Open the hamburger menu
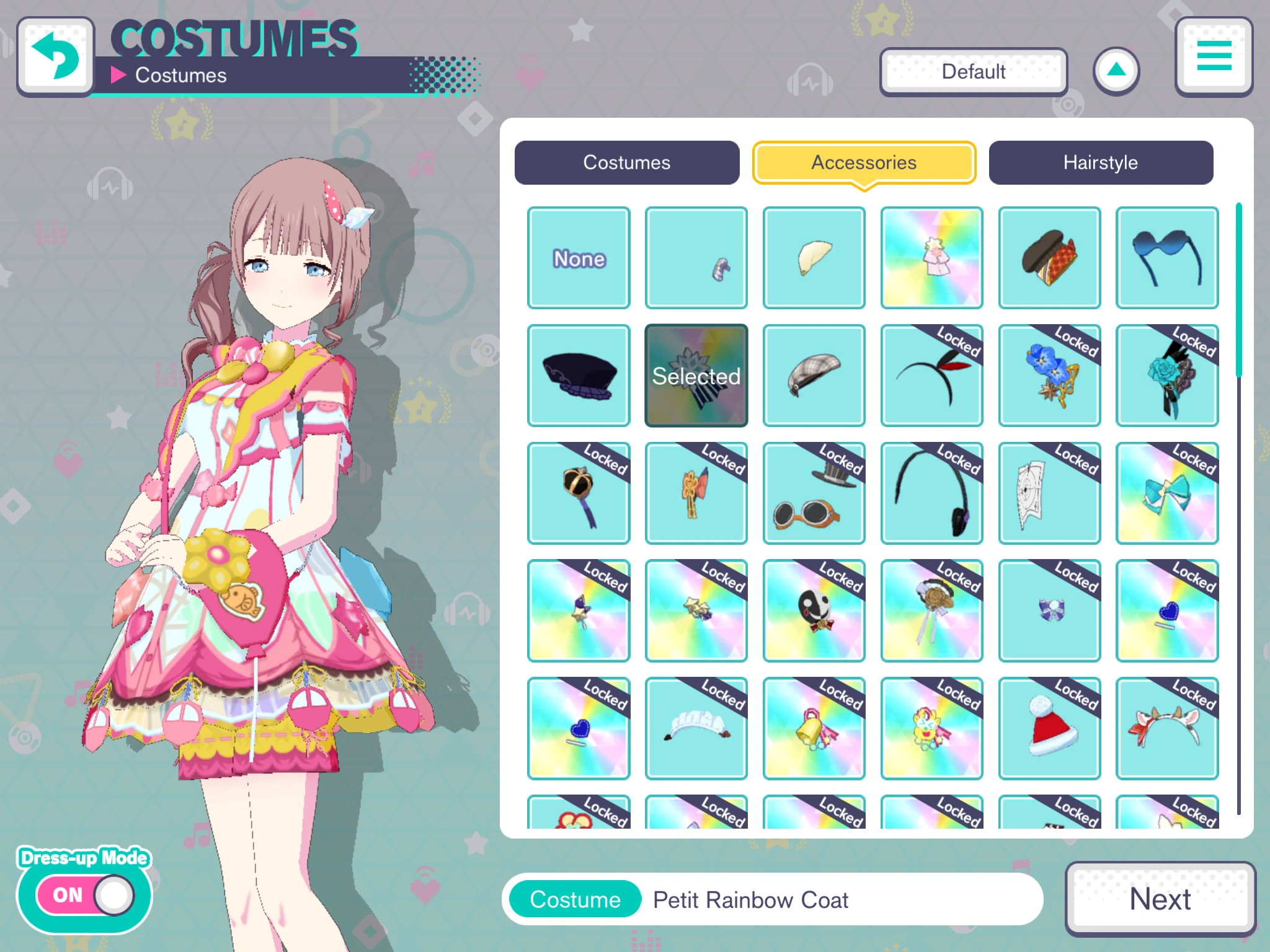The height and width of the screenshot is (952, 1270). click(1213, 58)
